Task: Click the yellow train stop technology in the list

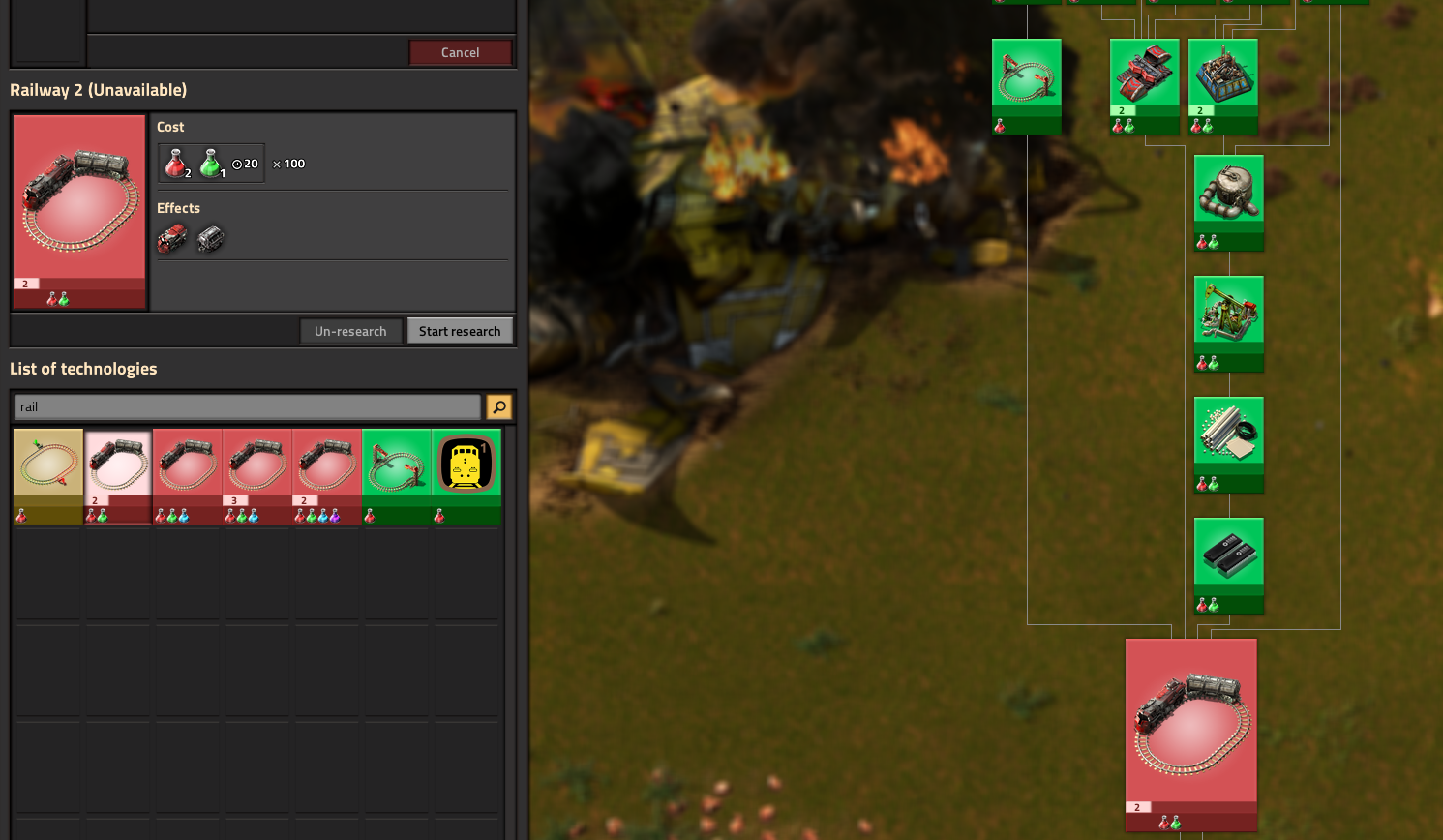Action: (x=466, y=463)
